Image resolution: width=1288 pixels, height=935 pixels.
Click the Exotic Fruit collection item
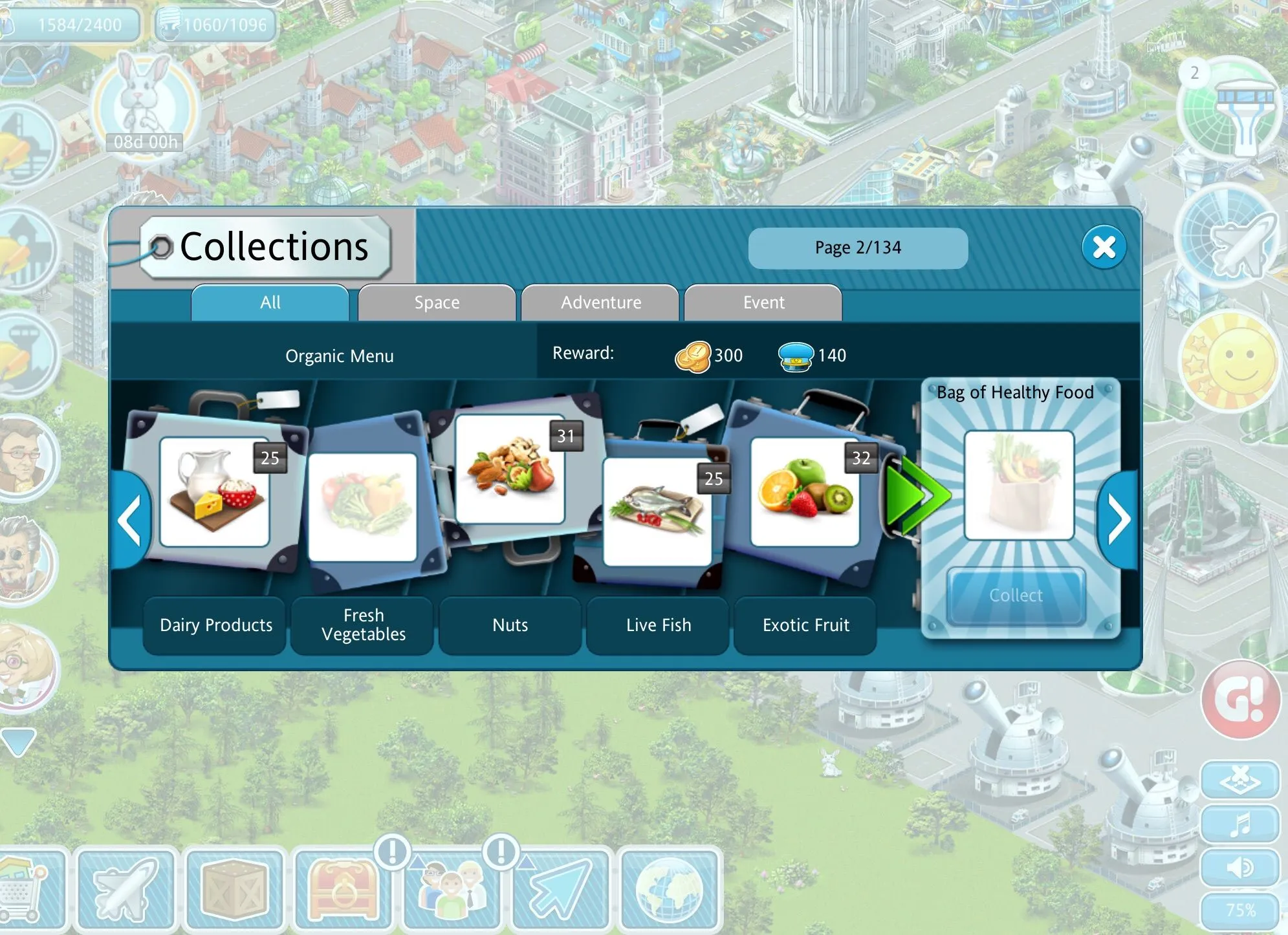[805, 492]
